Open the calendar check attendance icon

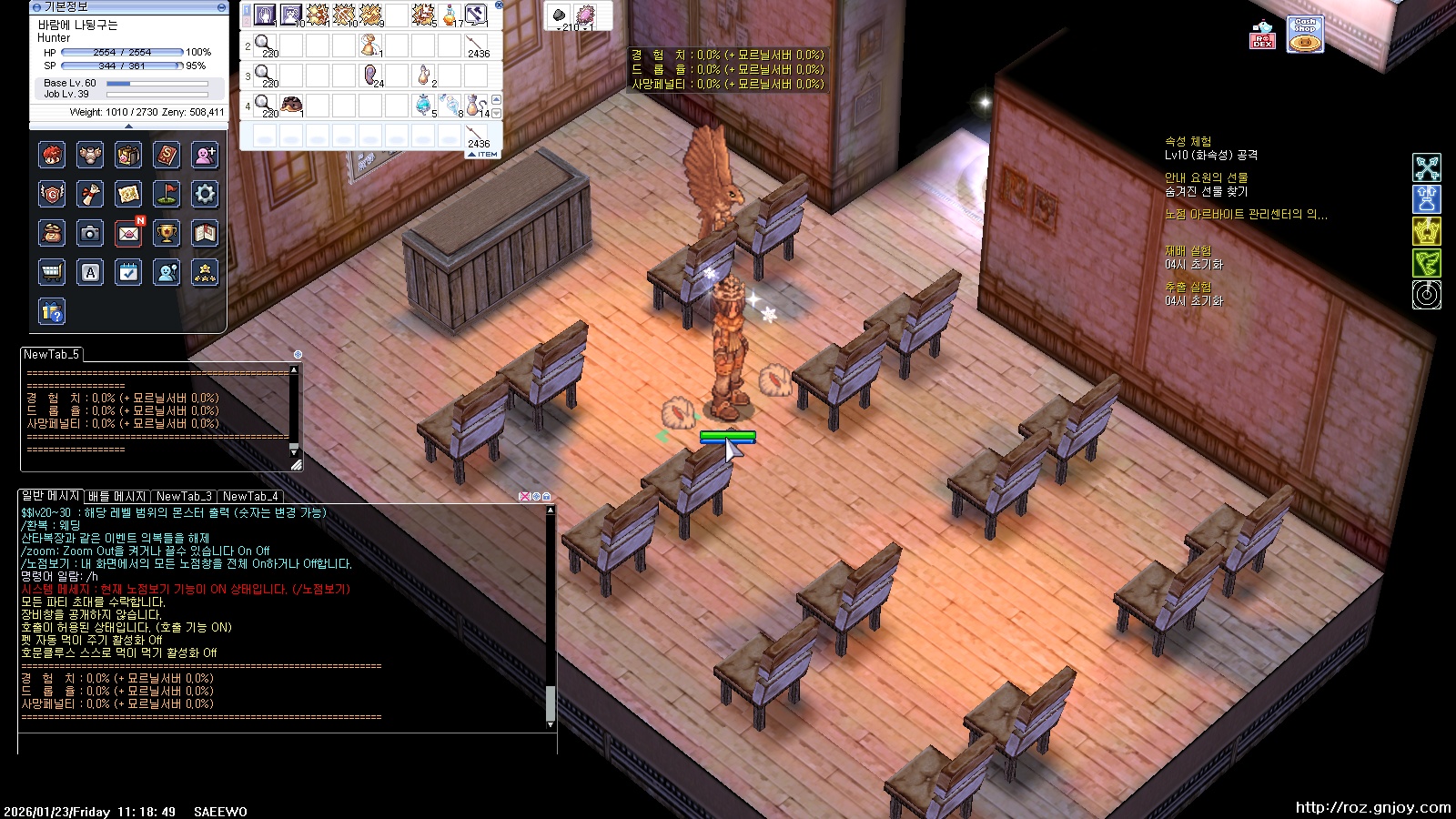128,272
